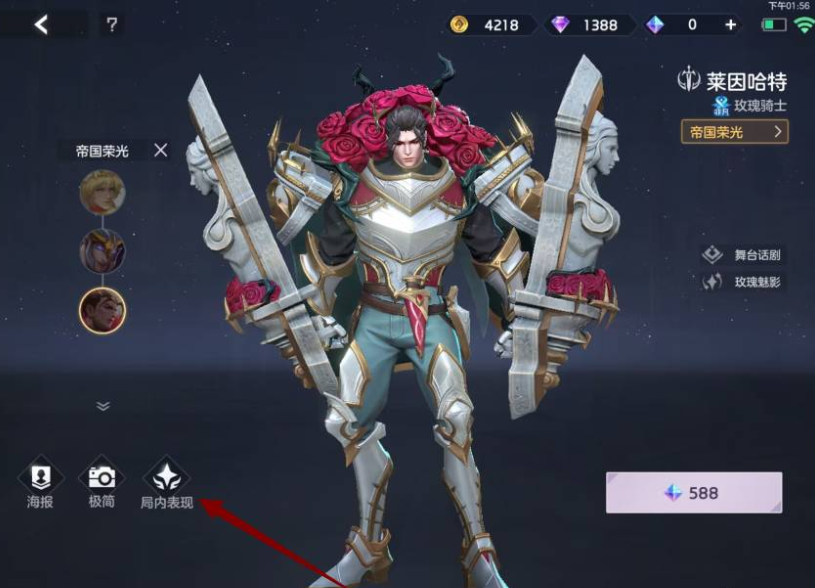Open the 帝国荣光 skin series dropdown

(x=734, y=131)
